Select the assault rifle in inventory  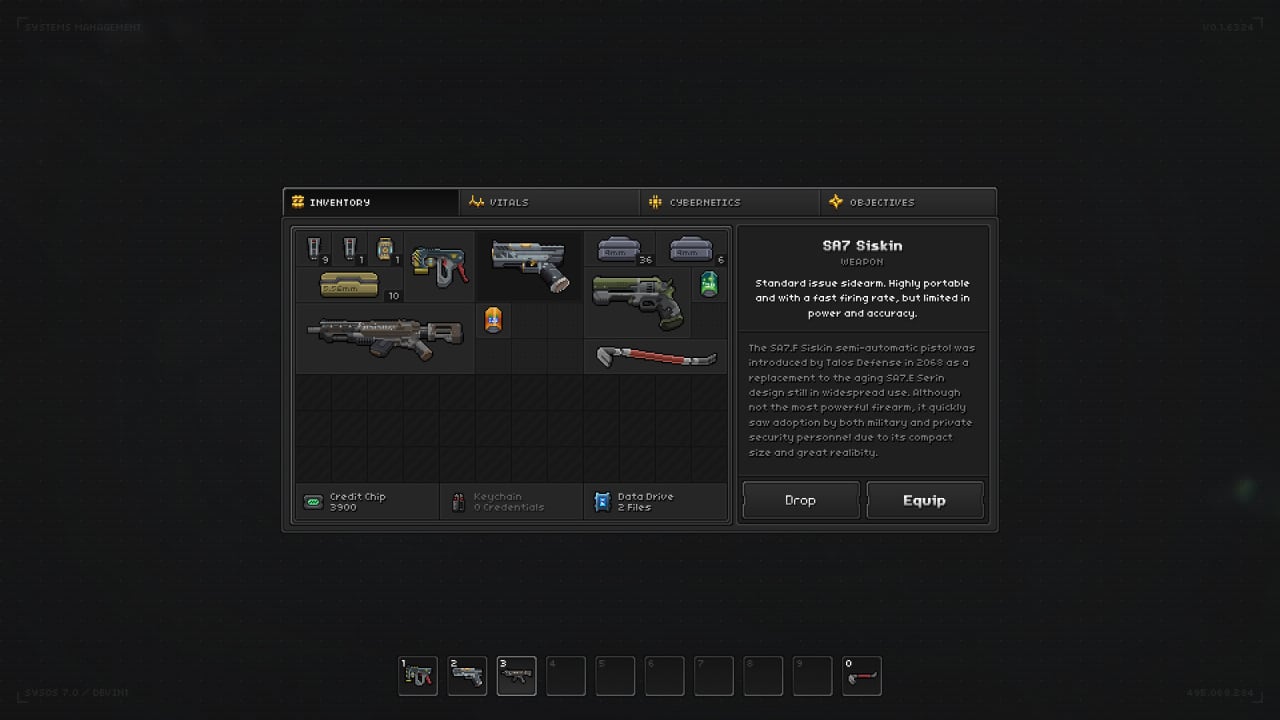(385, 338)
